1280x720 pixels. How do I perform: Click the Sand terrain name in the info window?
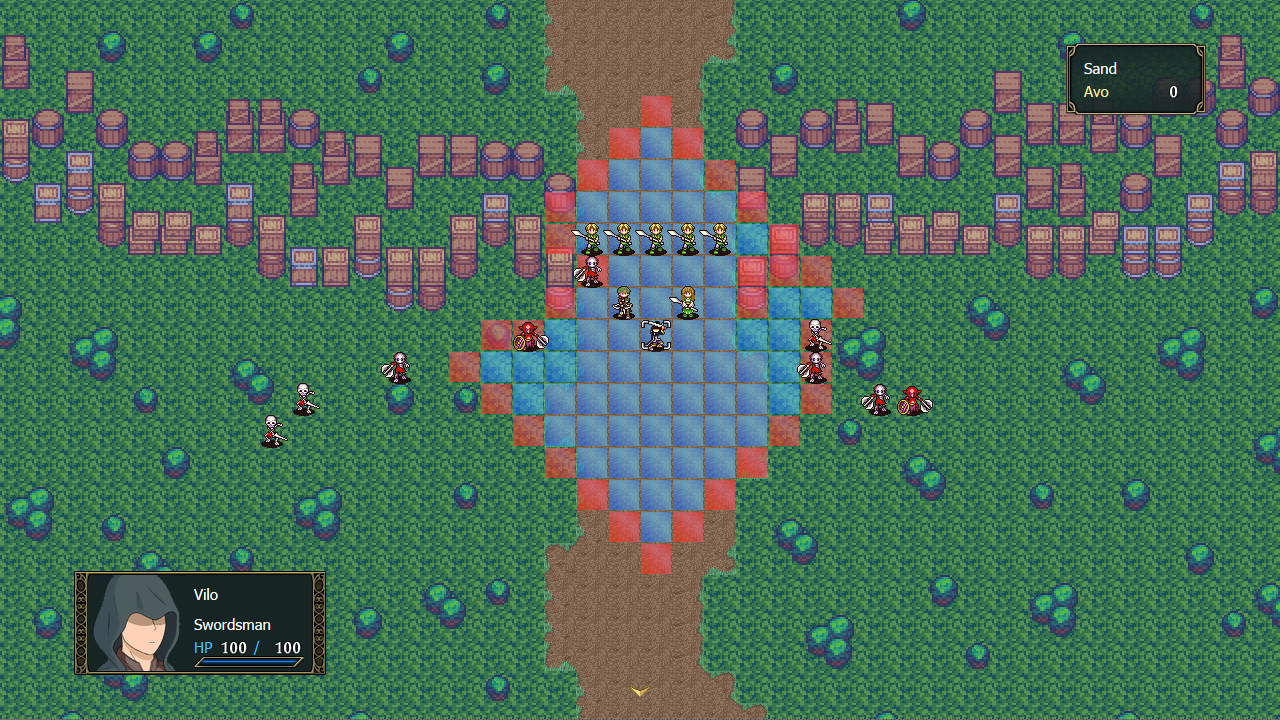(x=1099, y=68)
